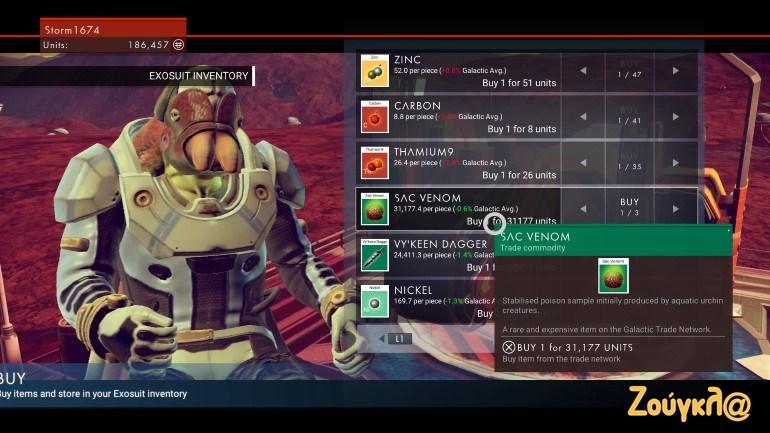Decrease Carbon quantity with the left arrow
This screenshot has width=770, height=433.
[583, 116]
